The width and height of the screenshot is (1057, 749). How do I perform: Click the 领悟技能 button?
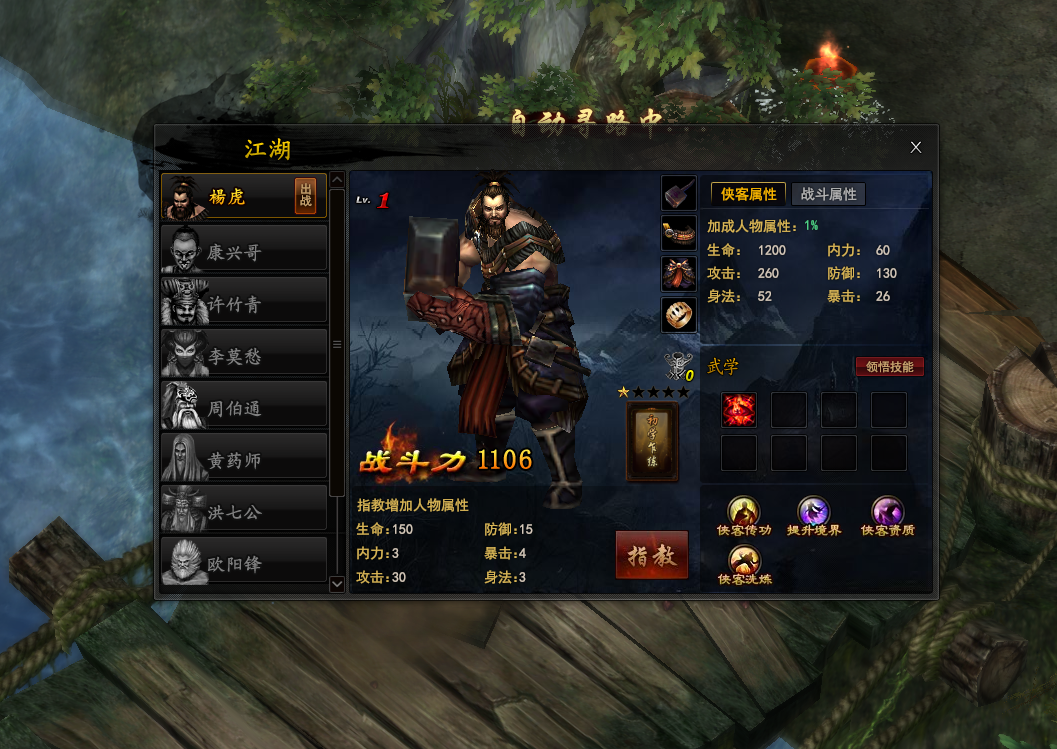(x=889, y=367)
